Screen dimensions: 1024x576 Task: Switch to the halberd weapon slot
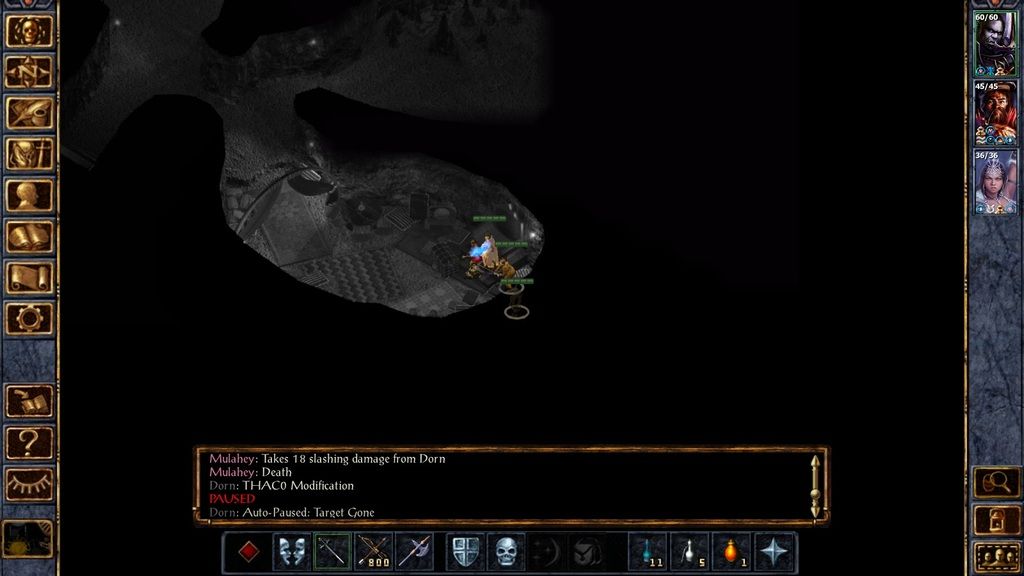point(414,552)
